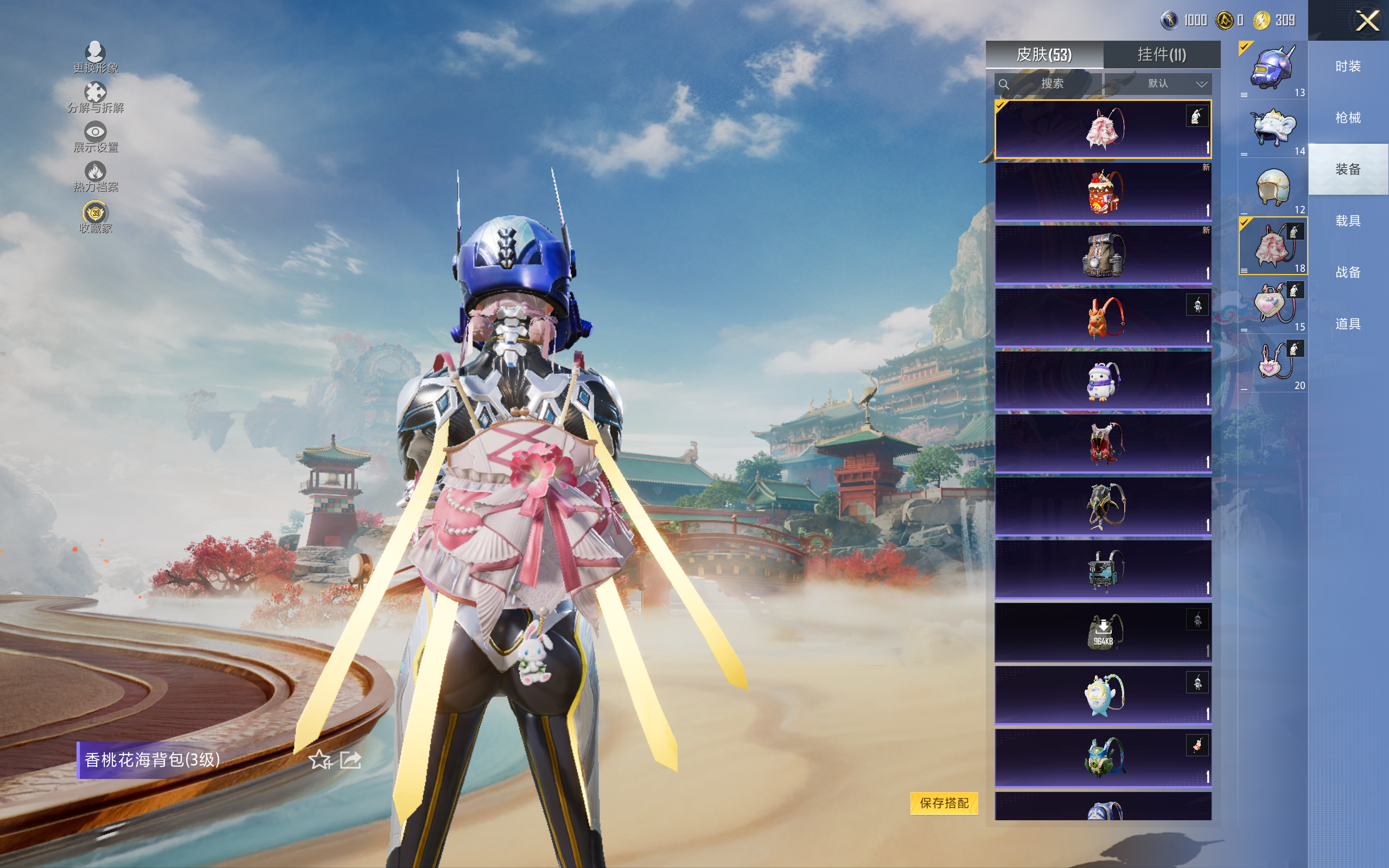Pick the white penguin backpack skin

click(1103, 381)
